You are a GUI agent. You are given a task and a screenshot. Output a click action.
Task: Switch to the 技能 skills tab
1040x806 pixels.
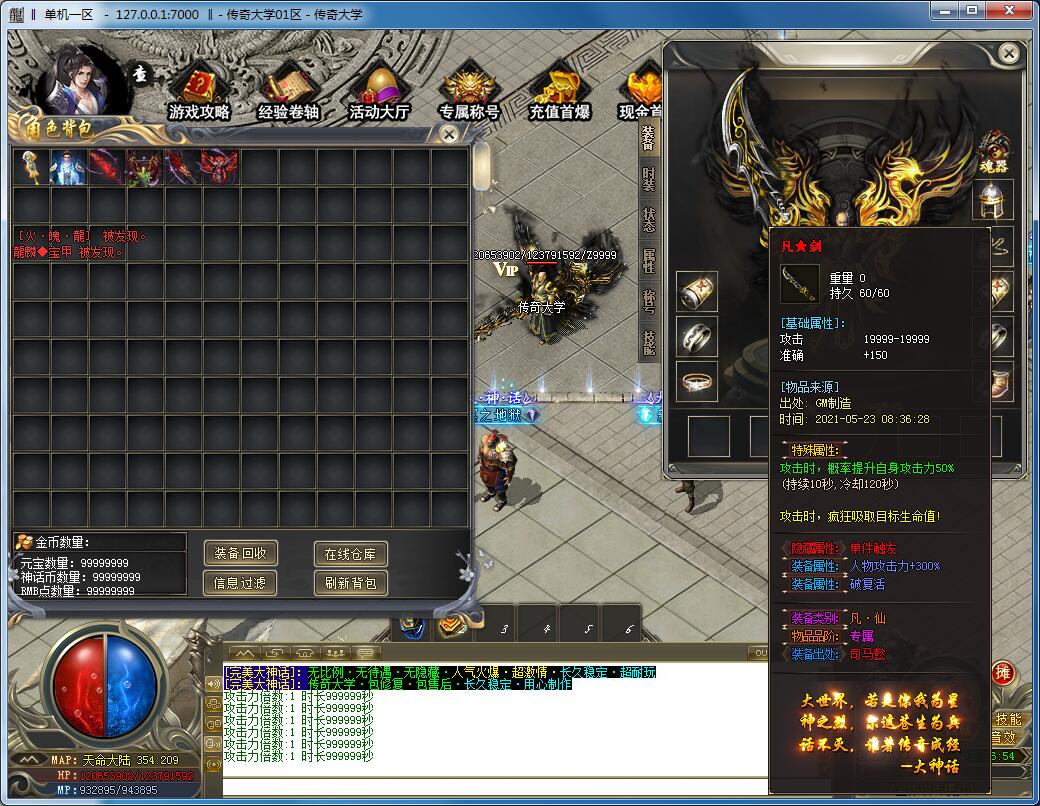(x=649, y=343)
